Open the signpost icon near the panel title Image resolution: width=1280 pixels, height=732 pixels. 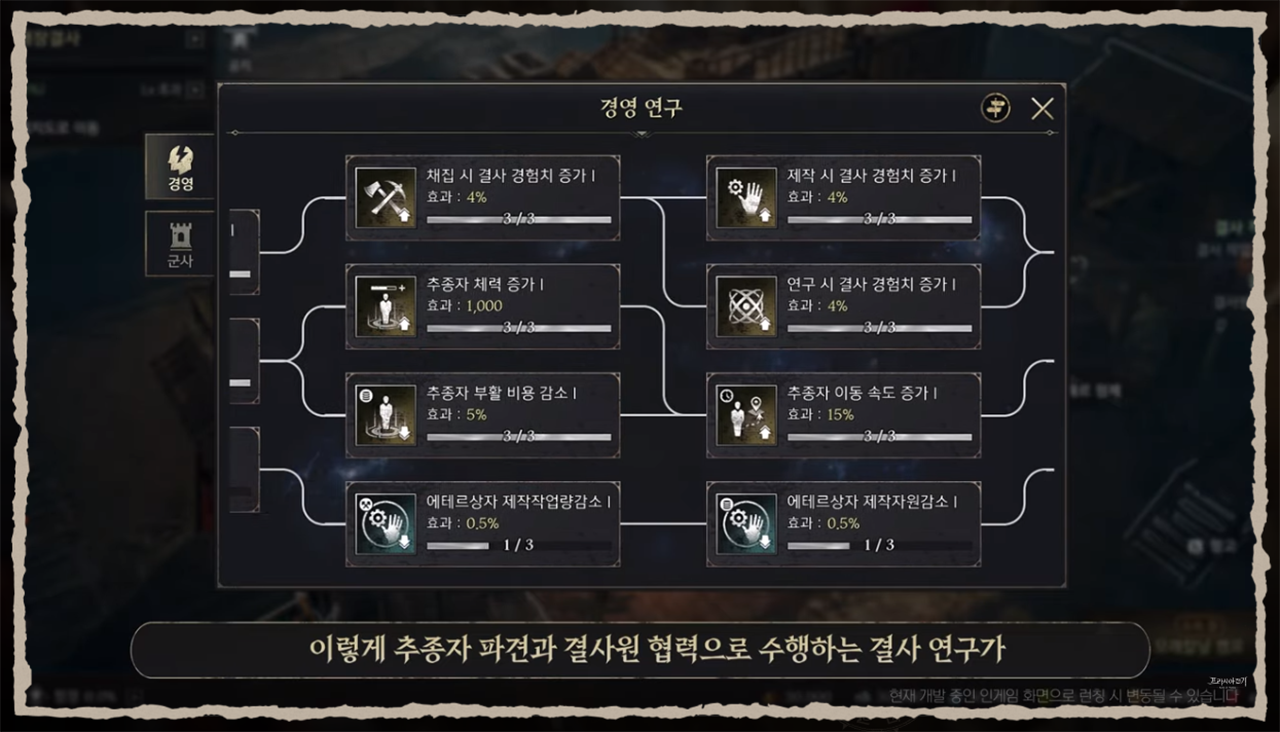tap(994, 107)
